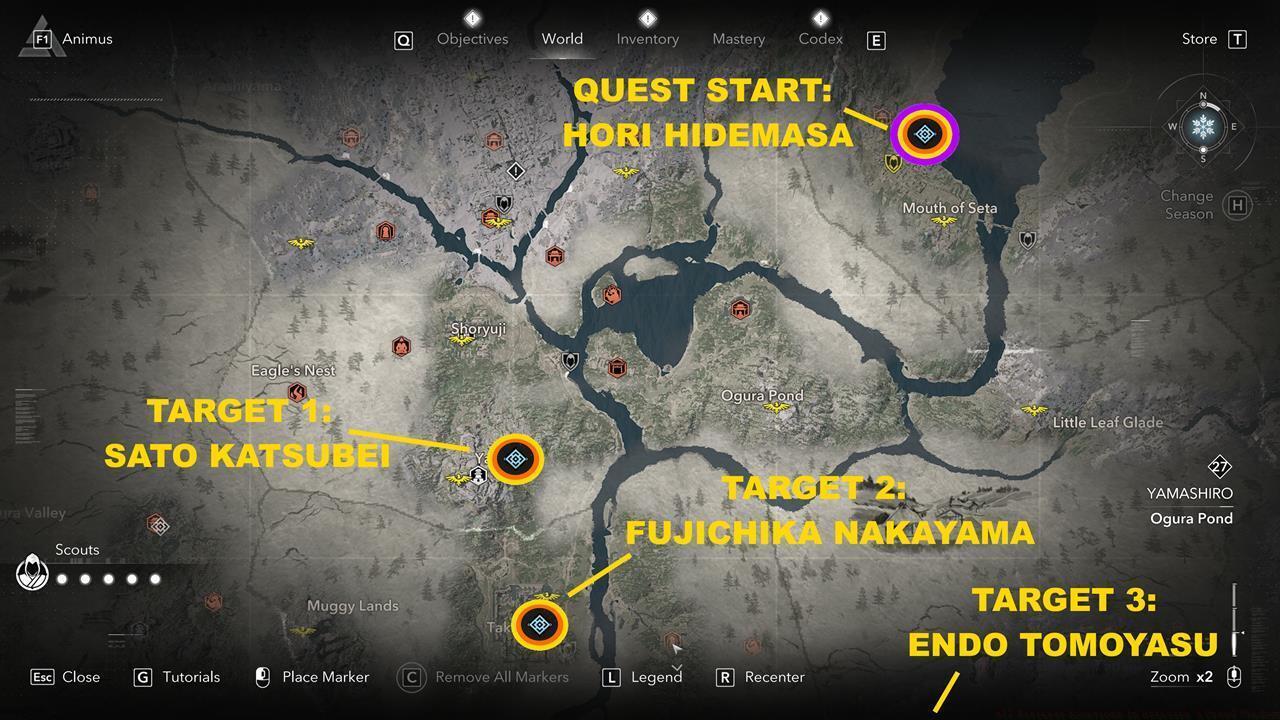This screenshot has height=720, width=1280.
Task: Click the collectible diamond icon in Ogura Valley
Action: [x=158, y=525]
